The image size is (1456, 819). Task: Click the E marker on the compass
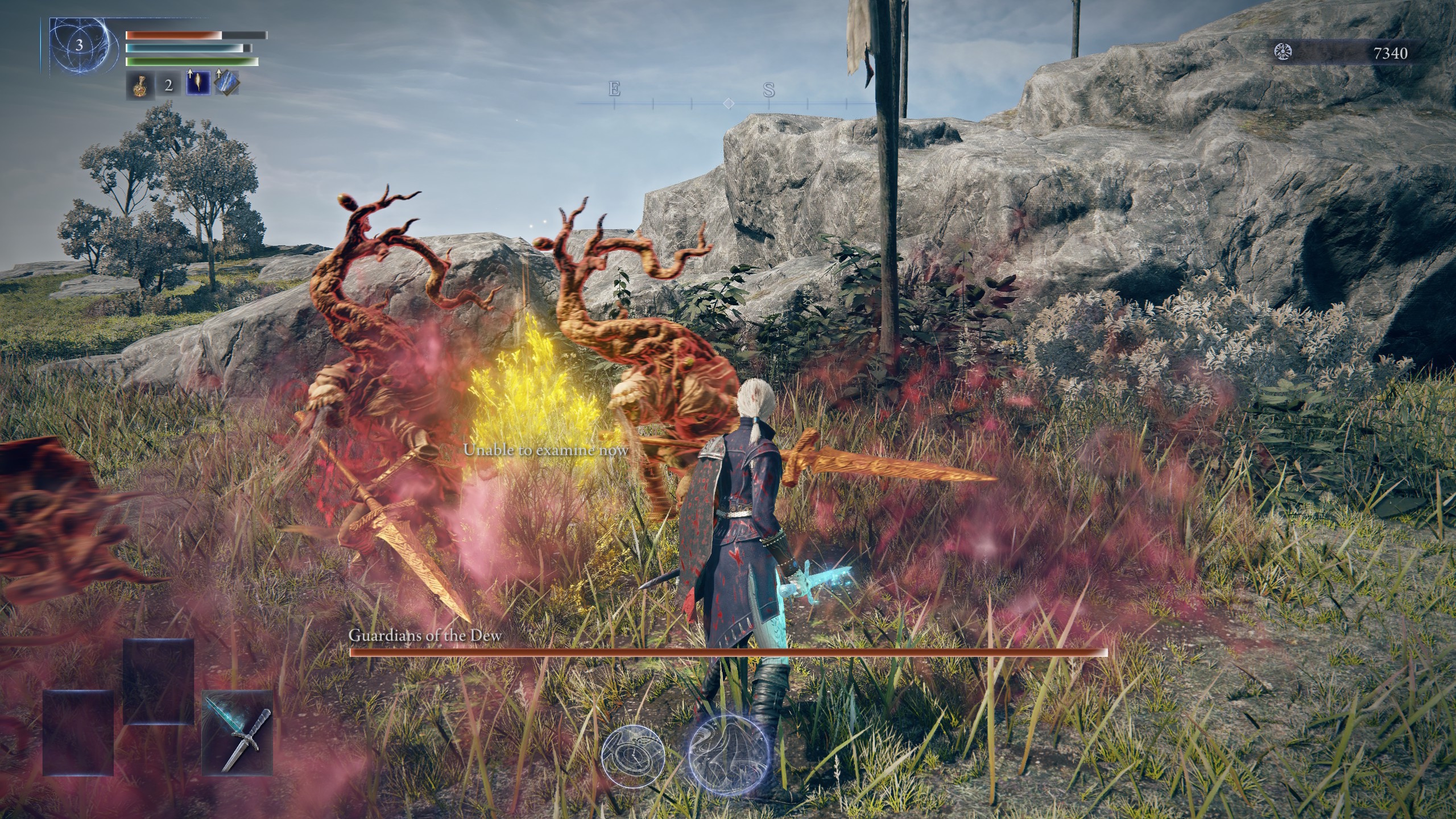(x=613, y=89)
